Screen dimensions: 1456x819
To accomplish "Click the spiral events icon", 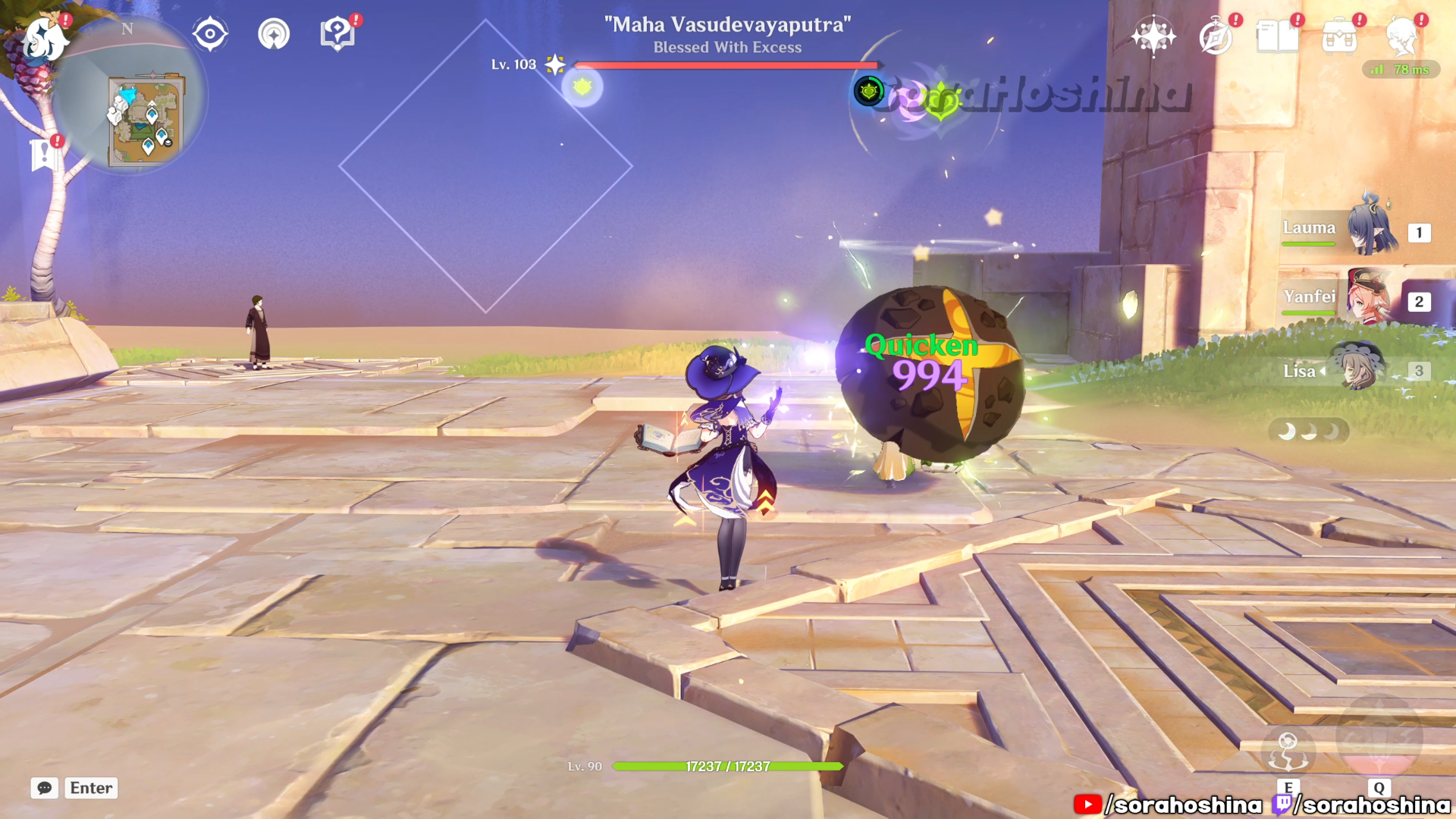I will pos(273,35).
